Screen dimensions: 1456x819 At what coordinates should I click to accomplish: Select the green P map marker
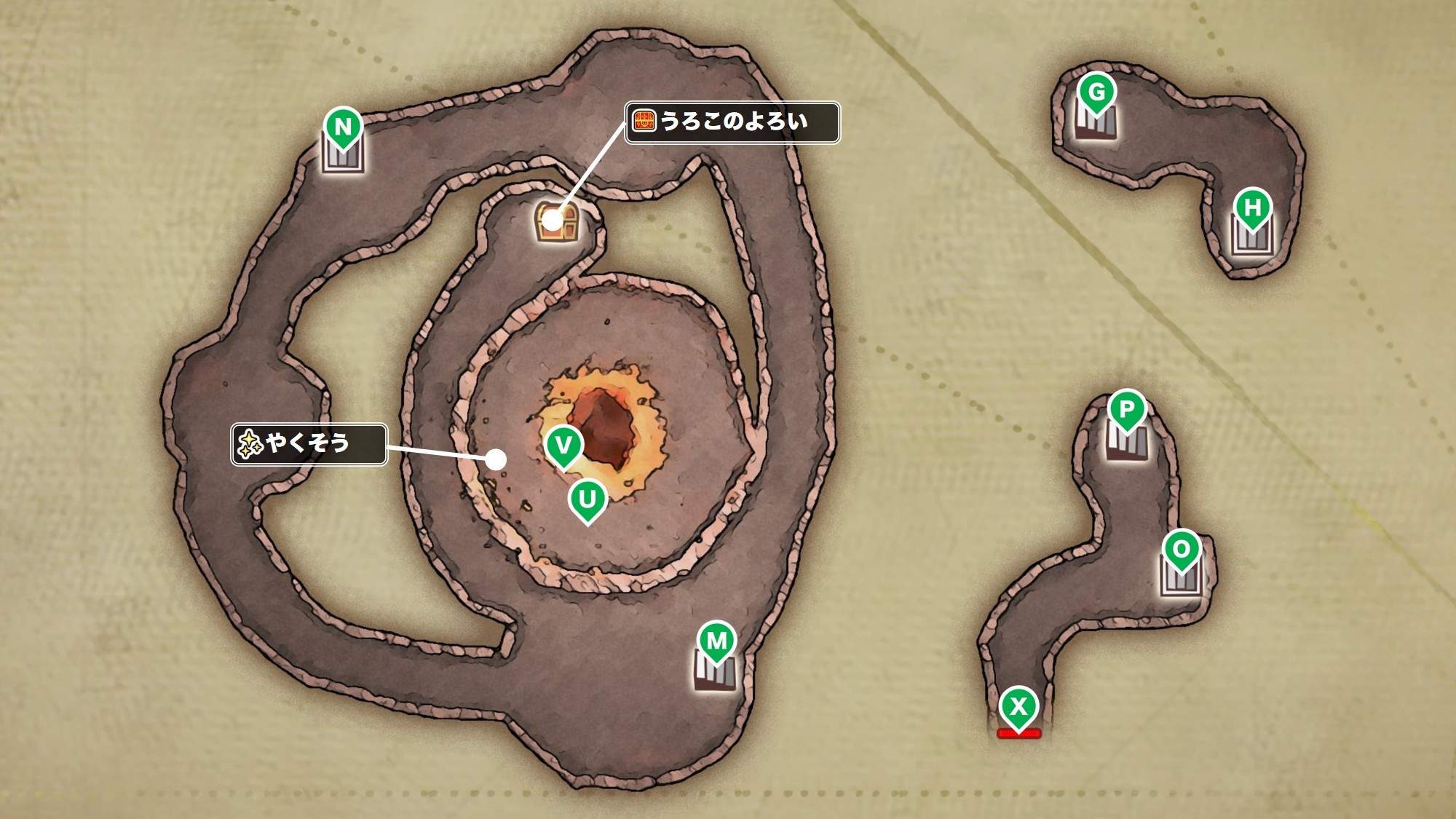coord(1126,409)
